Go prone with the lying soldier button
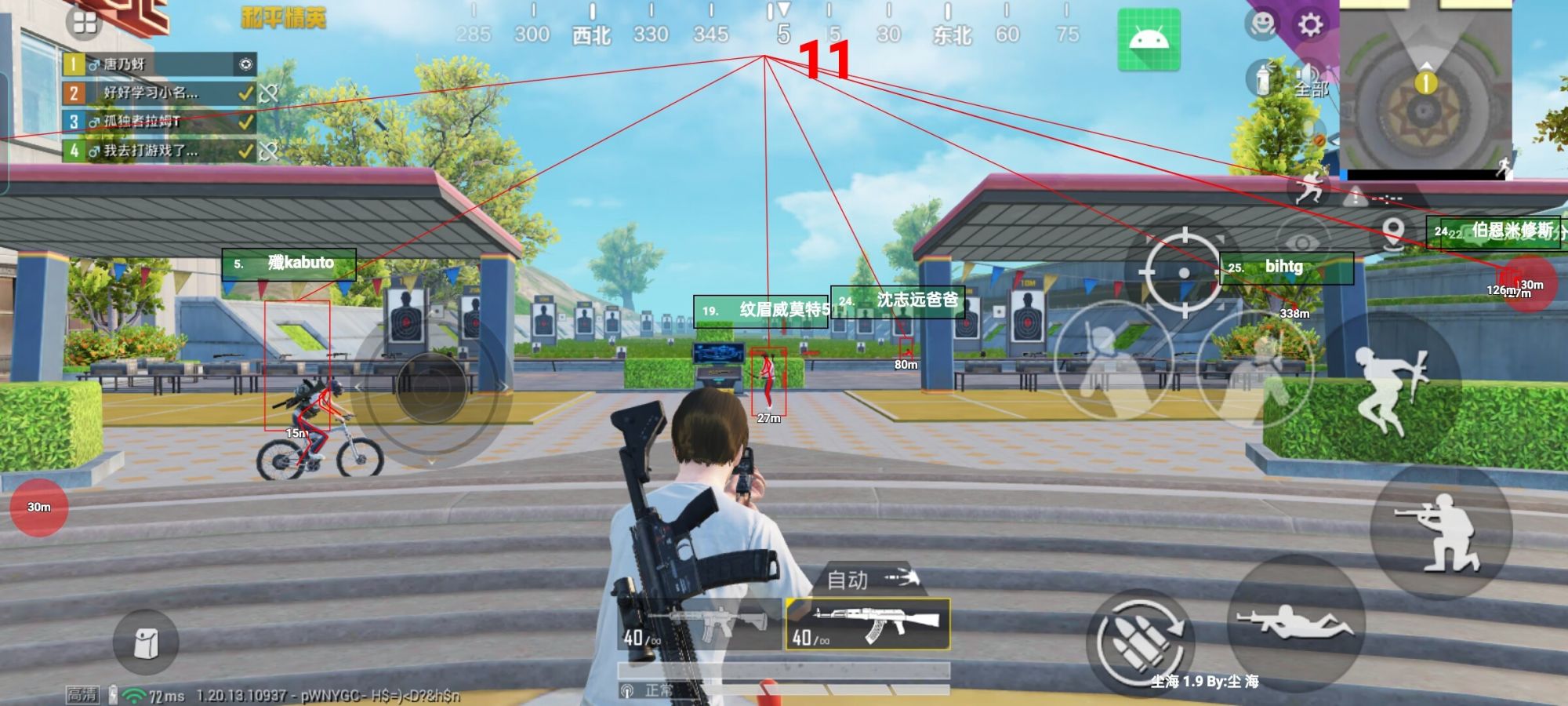Screen dimensions: 1568x706 (1295, 623)
